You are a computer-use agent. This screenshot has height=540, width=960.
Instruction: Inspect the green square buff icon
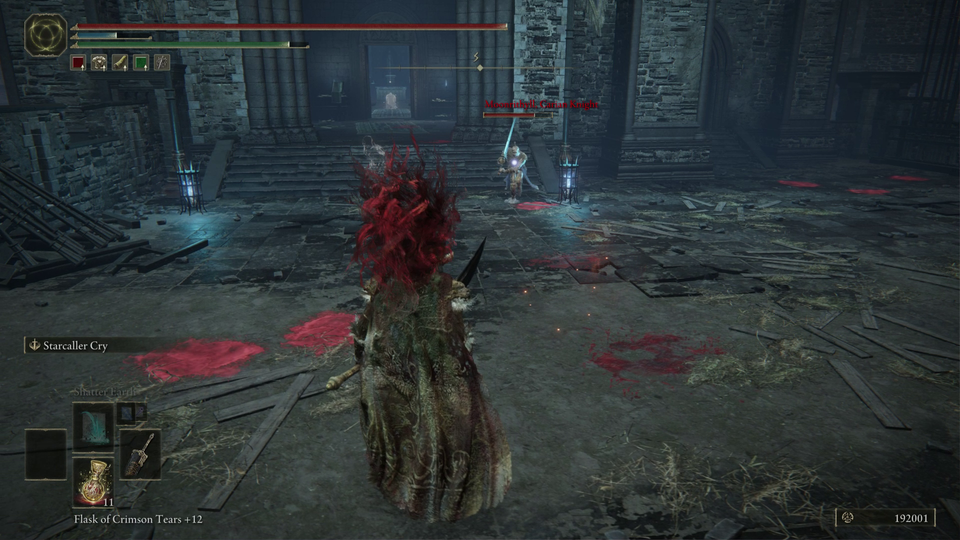141,62
